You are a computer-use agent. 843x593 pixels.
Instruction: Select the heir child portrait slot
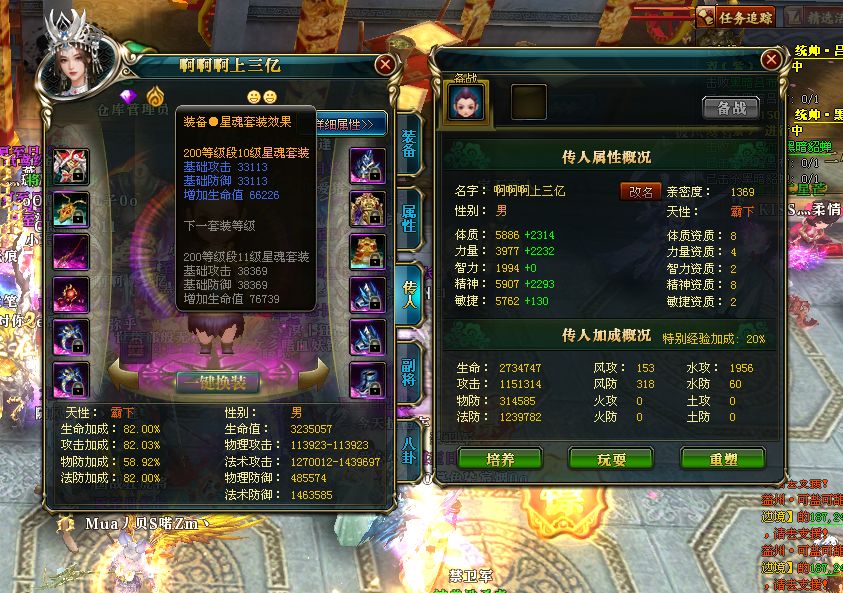(x=467, y=102)
